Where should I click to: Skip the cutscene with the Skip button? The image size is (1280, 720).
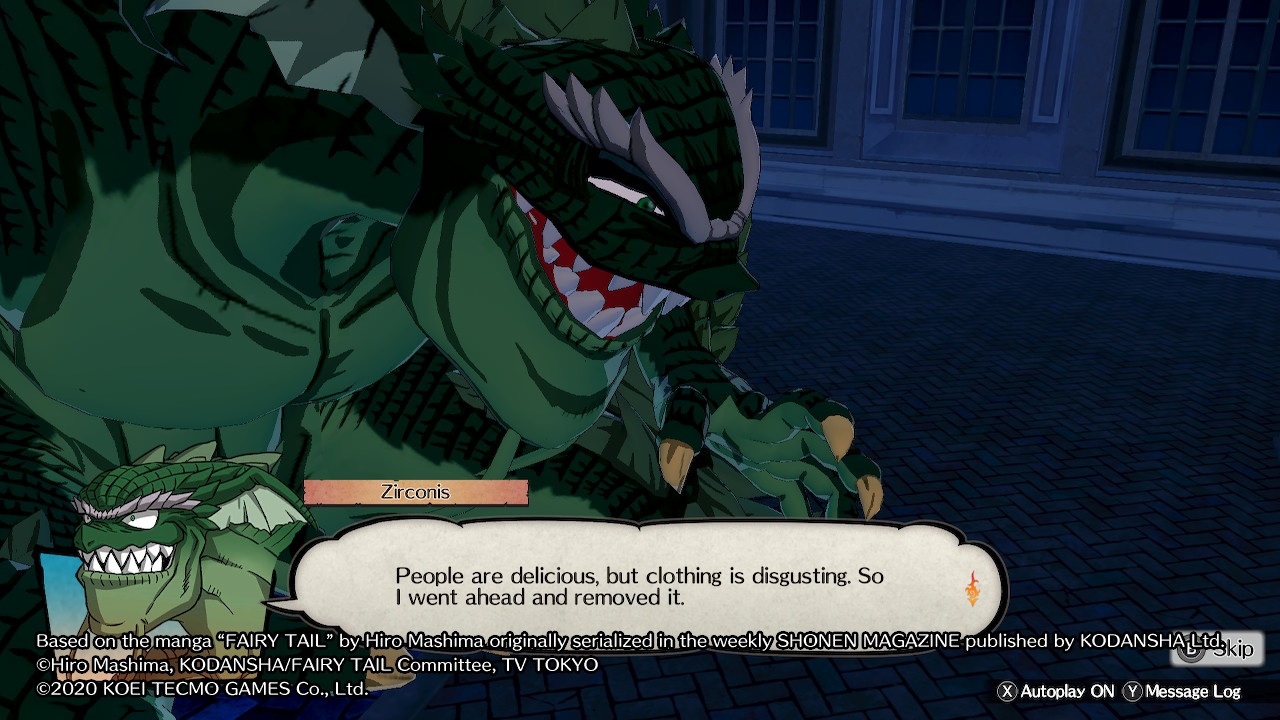(1217, 649)
